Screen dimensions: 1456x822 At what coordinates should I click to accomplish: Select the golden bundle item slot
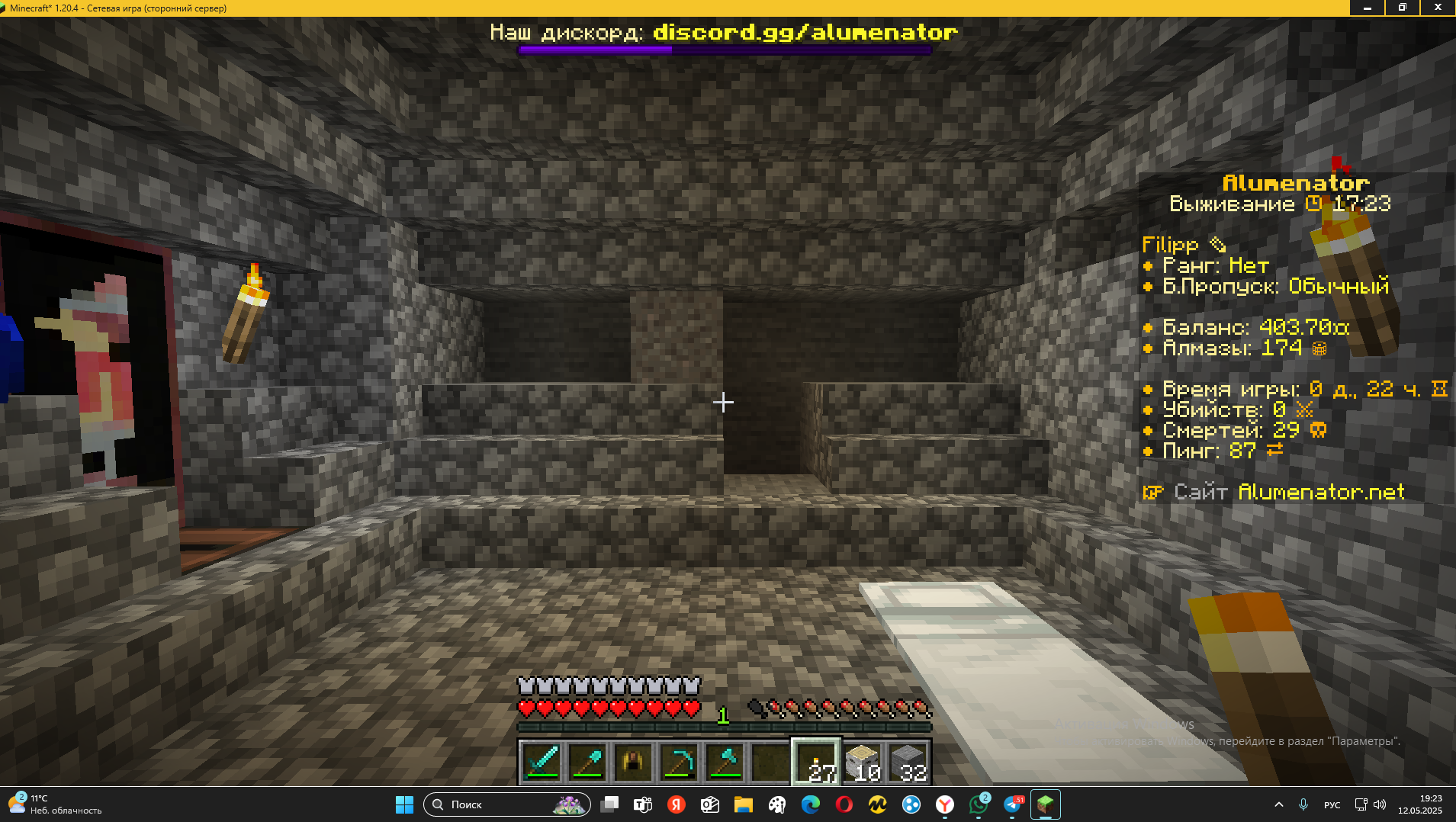tap(633, 761)
